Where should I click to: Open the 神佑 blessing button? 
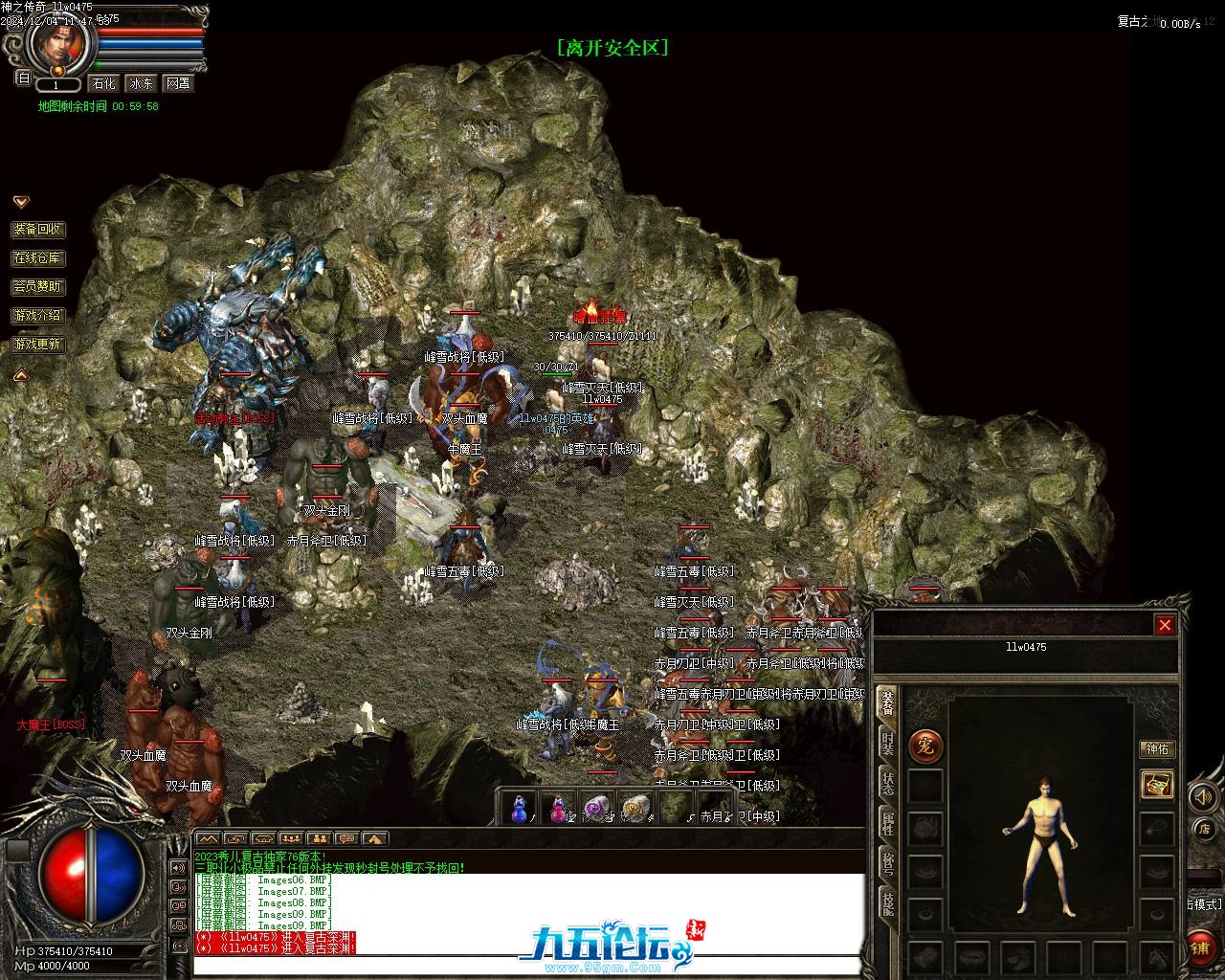(x=1157, y=749)
